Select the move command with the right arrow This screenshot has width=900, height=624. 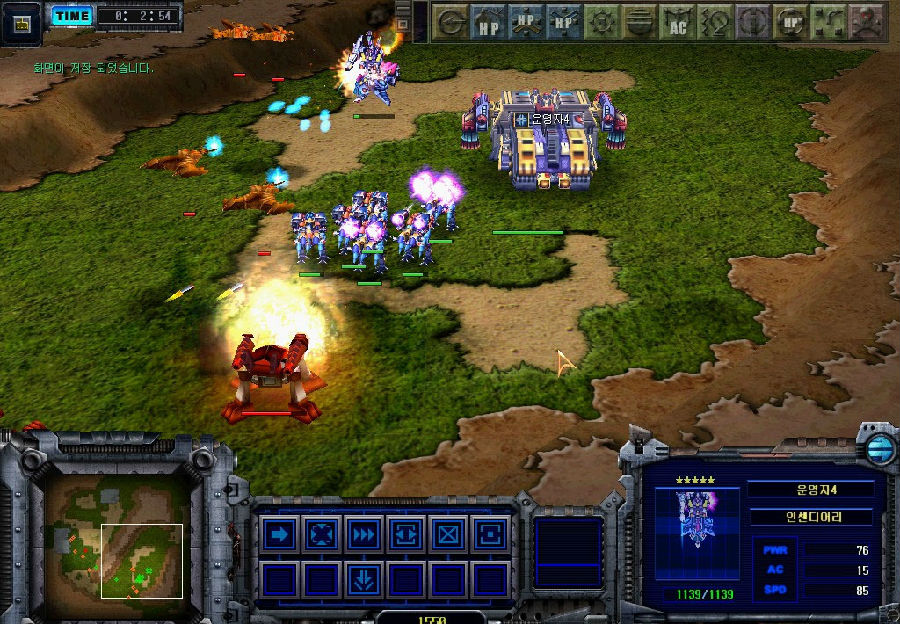point(280,535)
